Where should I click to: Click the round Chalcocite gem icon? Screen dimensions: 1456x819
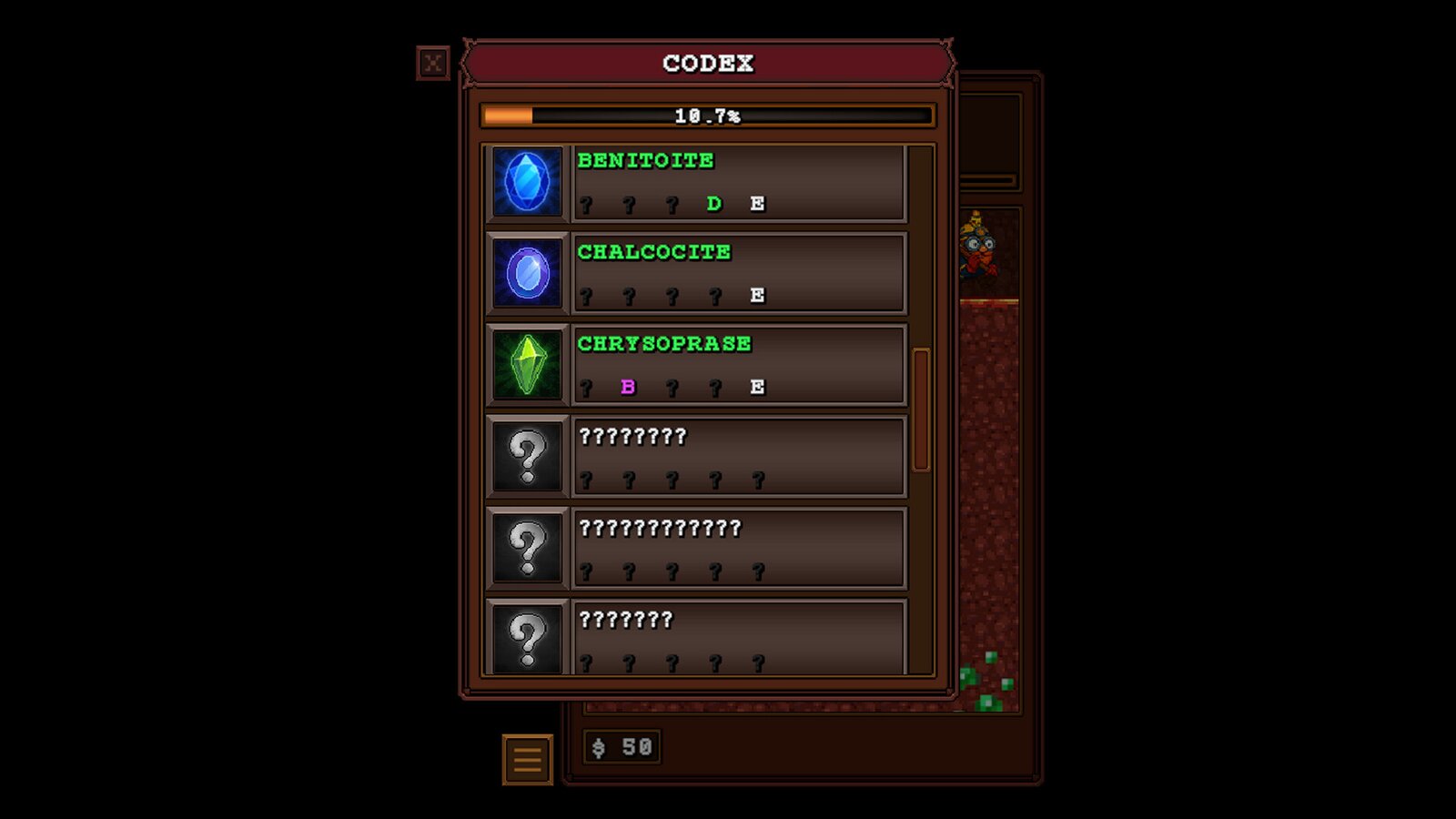(x=527, y=273)
